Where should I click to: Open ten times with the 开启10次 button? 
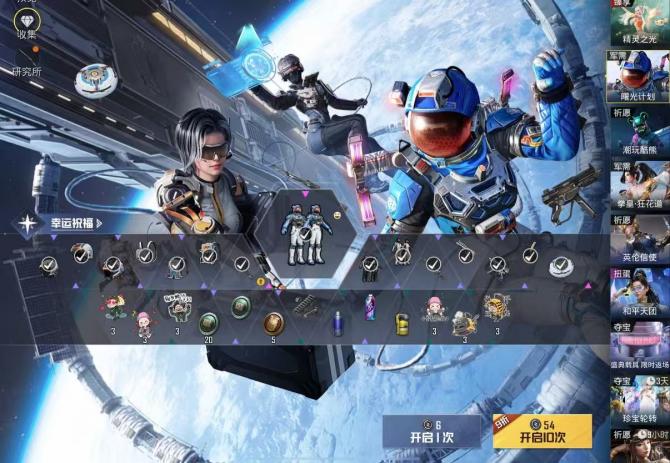(x=541, y=431)
